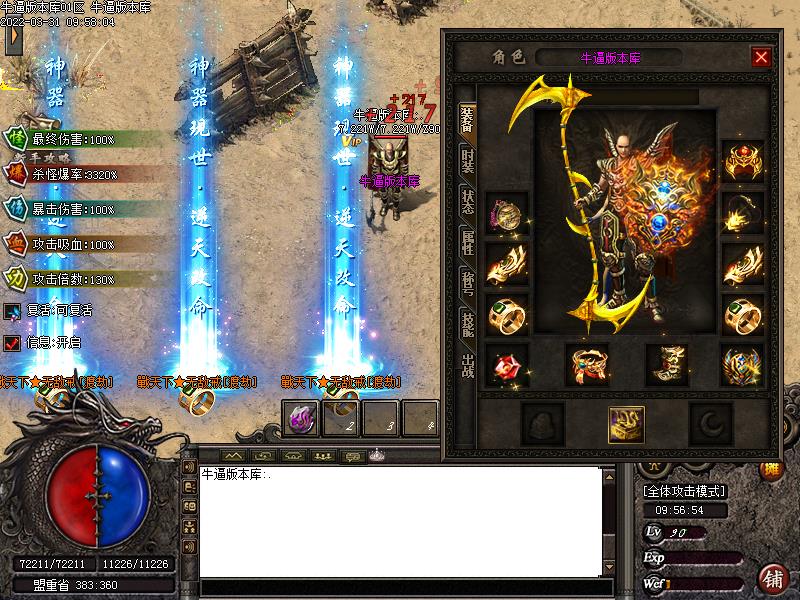Click the red gem equipment slot
Screen dimensions: 800x600
point(505,365)
